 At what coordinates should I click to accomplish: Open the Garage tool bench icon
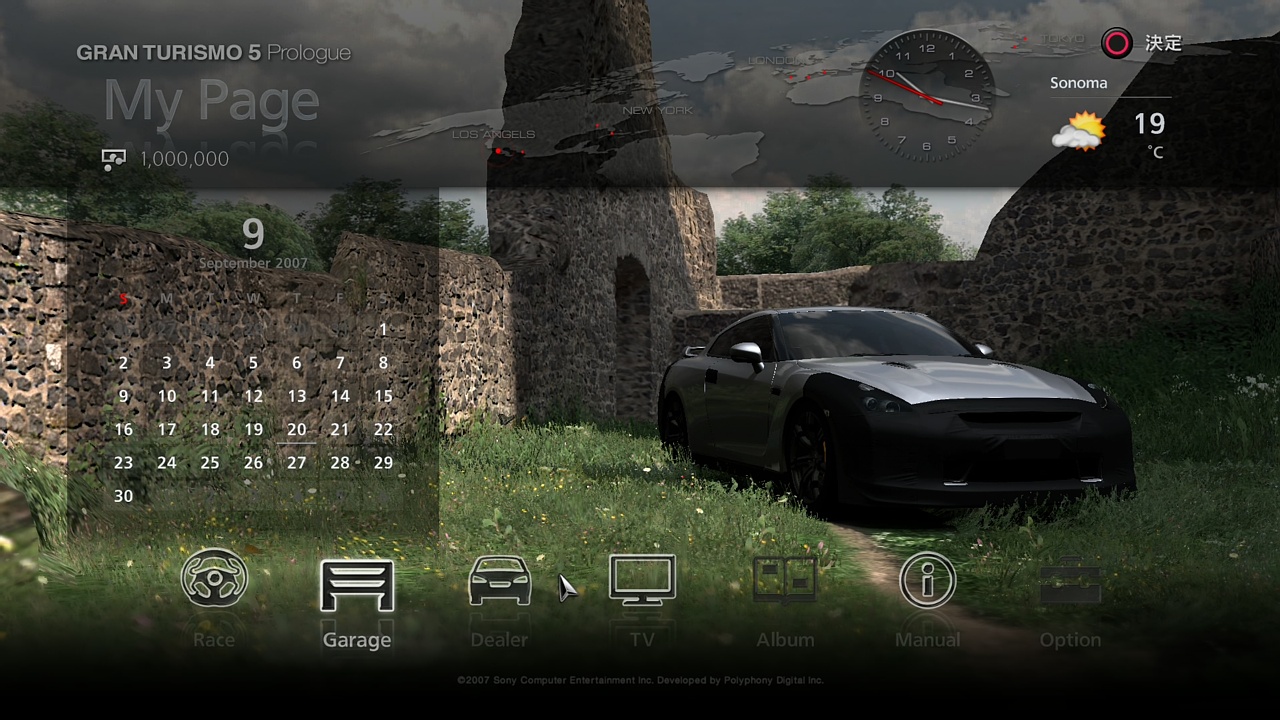[x=357, y=581]
